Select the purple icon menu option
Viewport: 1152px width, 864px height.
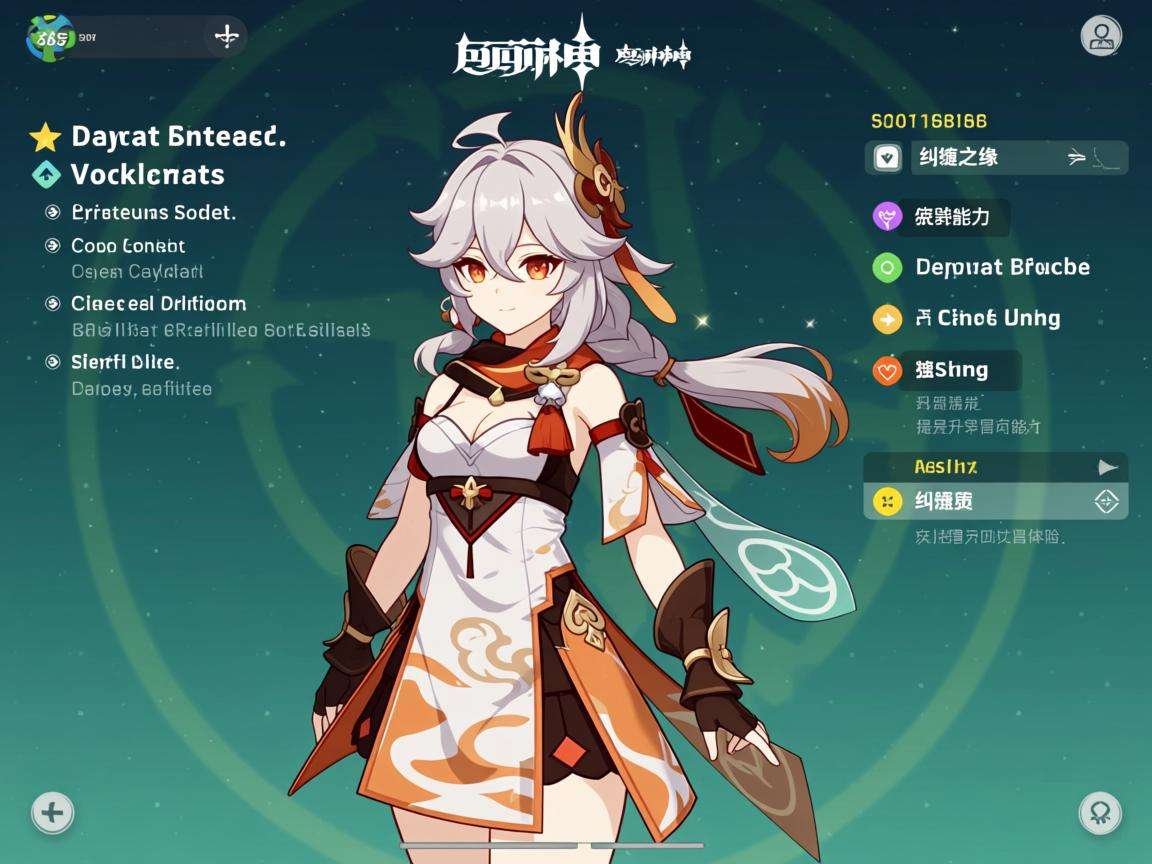[938, 216]
